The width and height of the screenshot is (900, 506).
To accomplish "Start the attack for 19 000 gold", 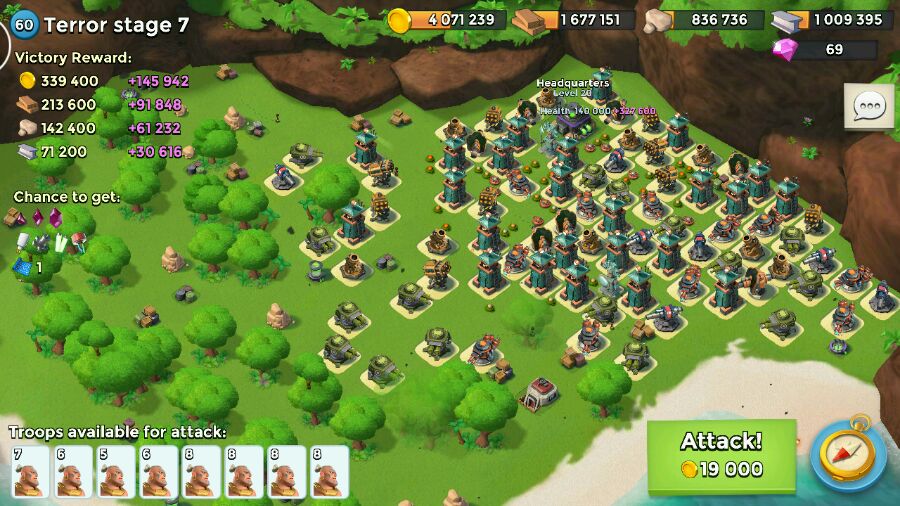I will click(721, 456).
